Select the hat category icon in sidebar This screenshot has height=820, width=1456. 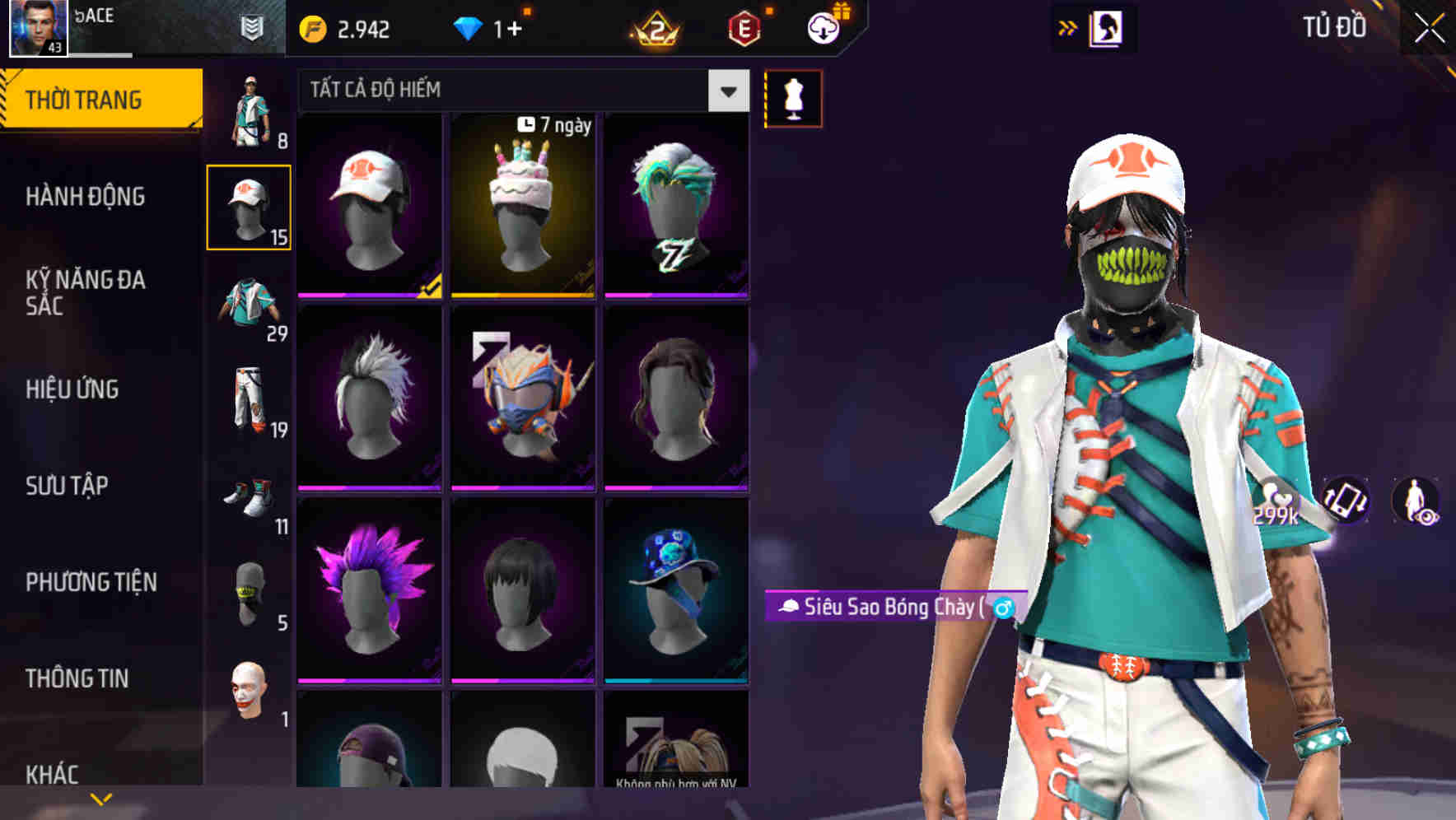250,206
